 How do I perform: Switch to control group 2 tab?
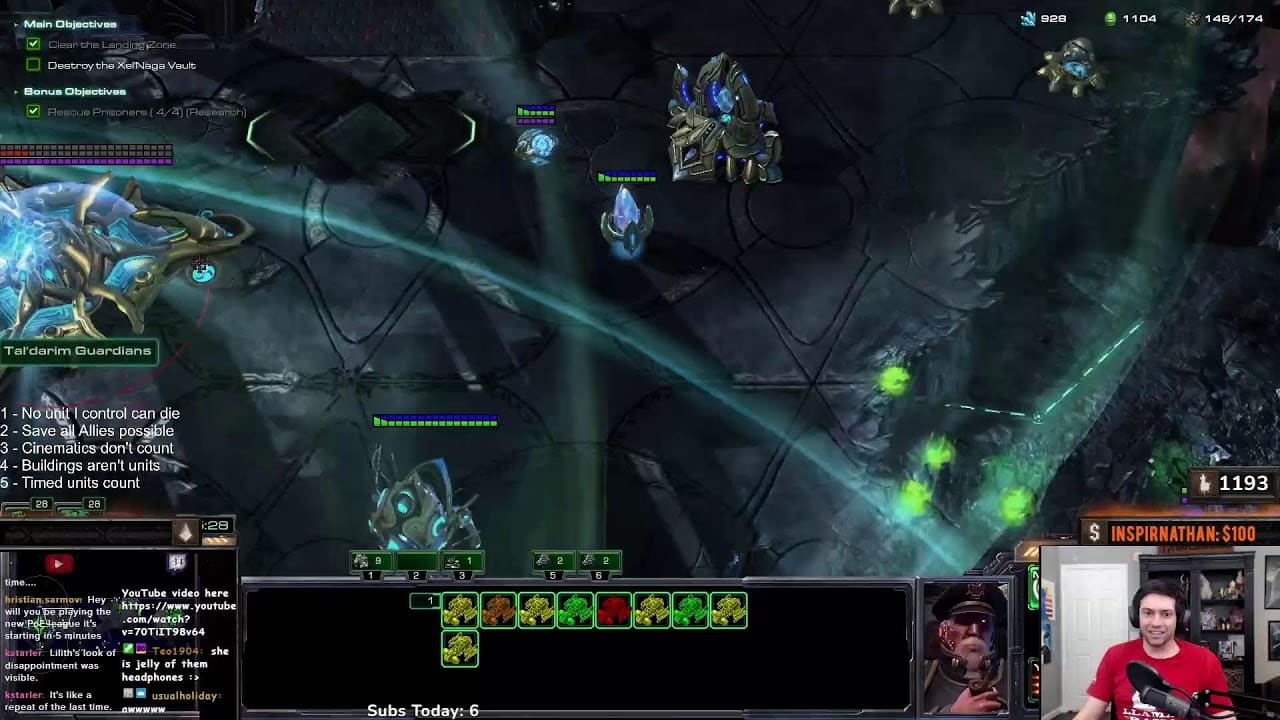pos(415,575)
